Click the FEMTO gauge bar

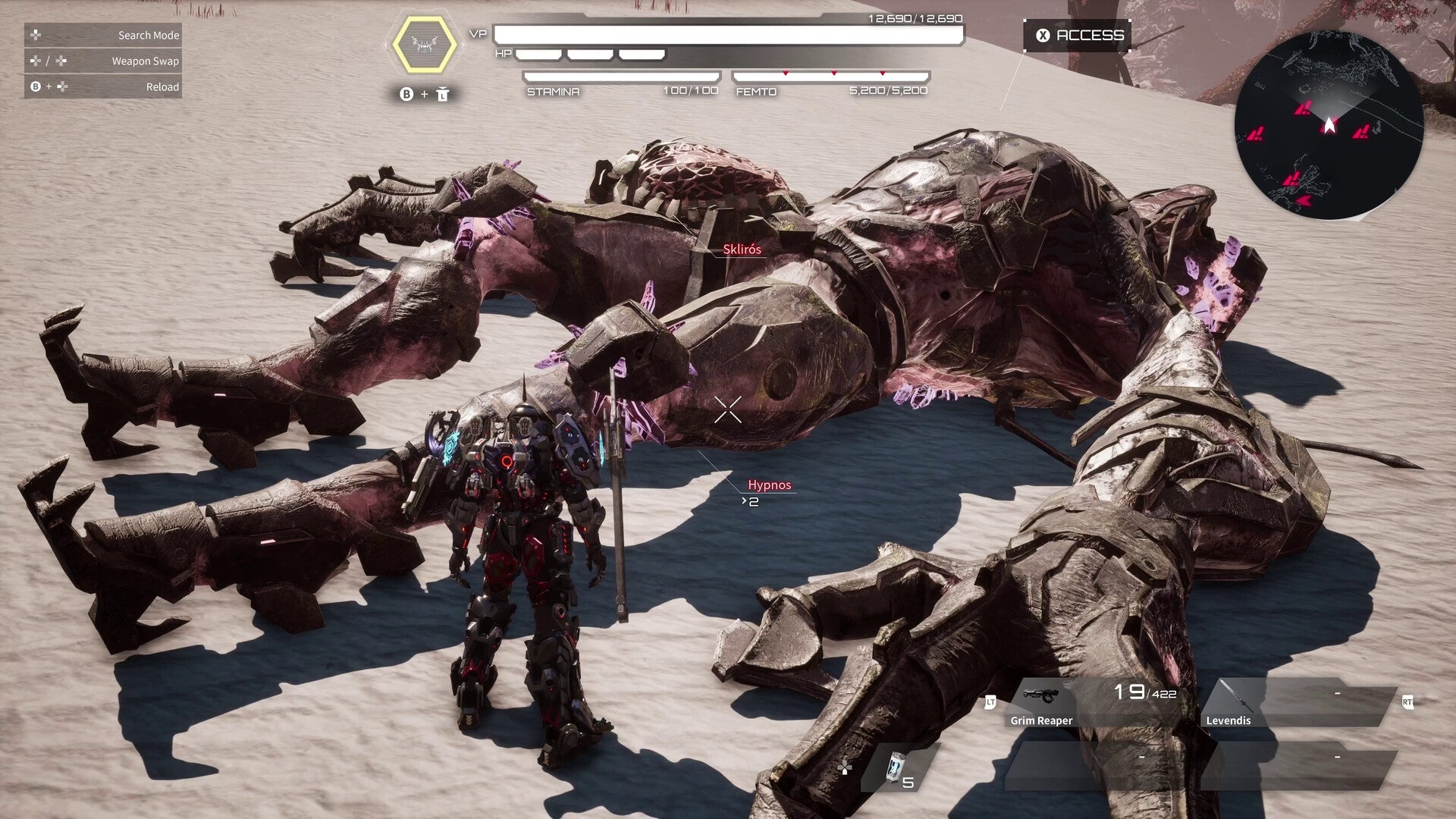830,75
